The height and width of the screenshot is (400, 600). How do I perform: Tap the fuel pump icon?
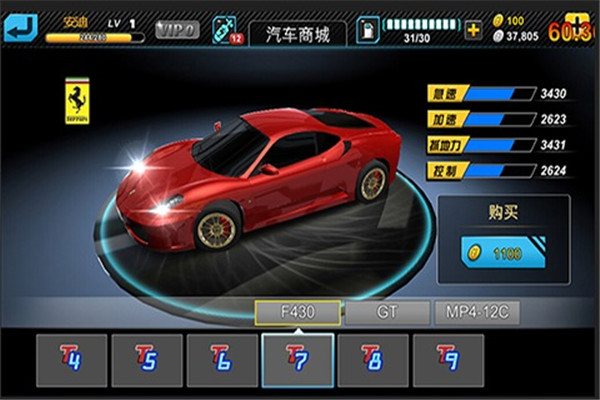coord(367,29)
